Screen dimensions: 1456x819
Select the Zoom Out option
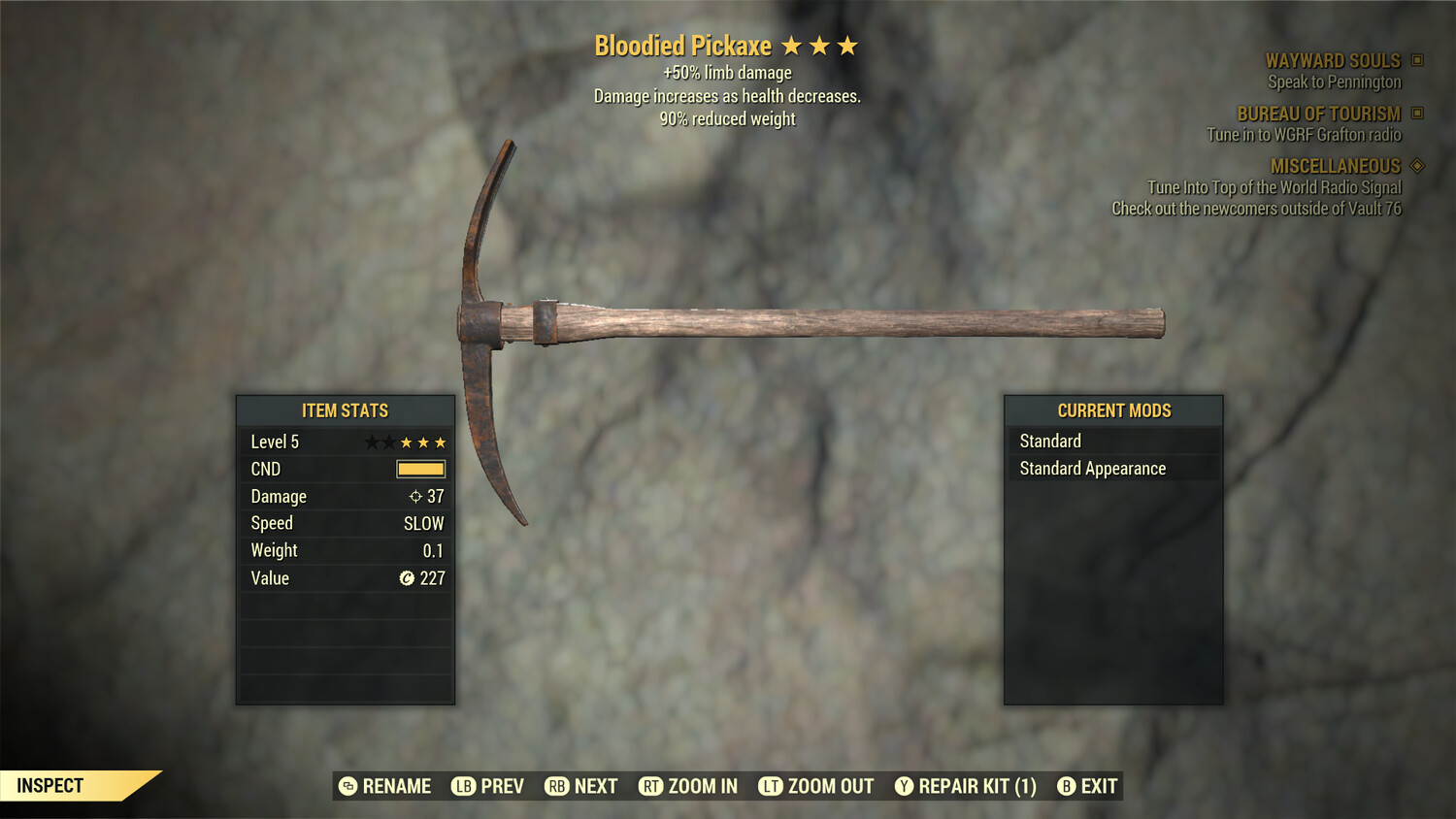click(x=816, y=786)
